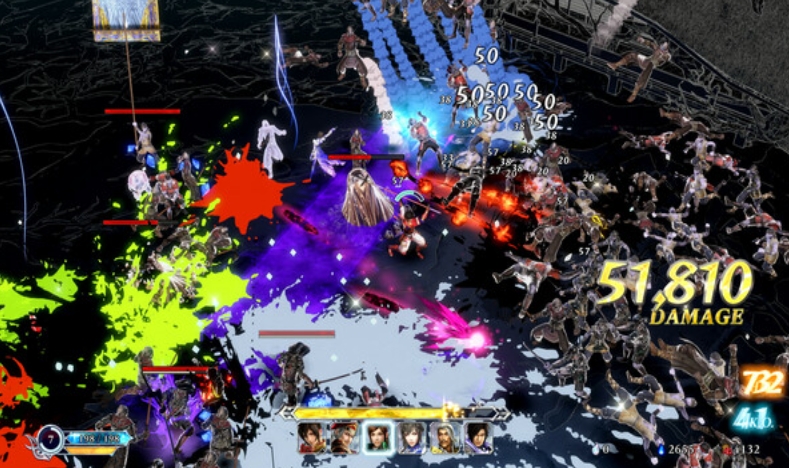The image size is (789, 468).
Task: Choose the red-hat warrior portrait
Action: click(x=346, y=438)
